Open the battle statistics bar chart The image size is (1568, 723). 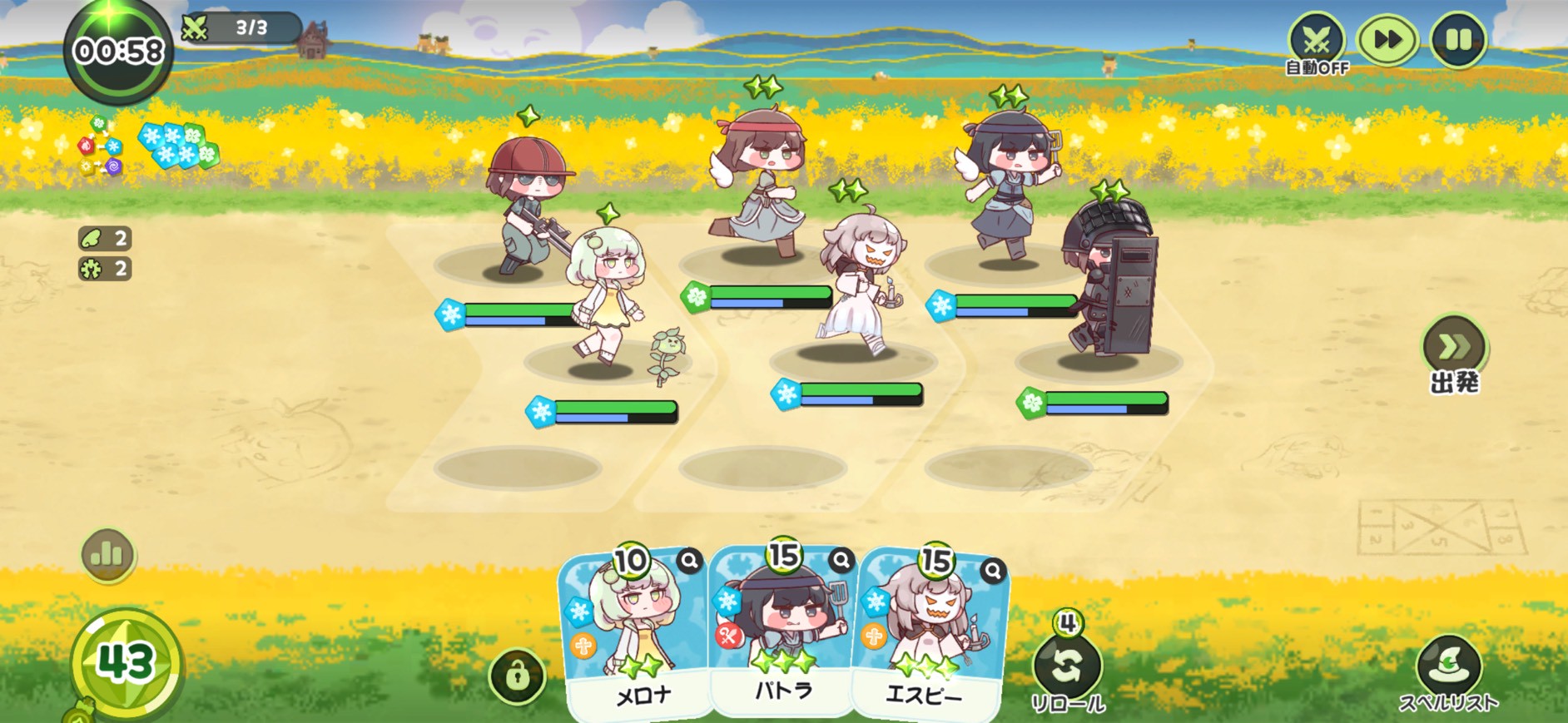(107, 554)
